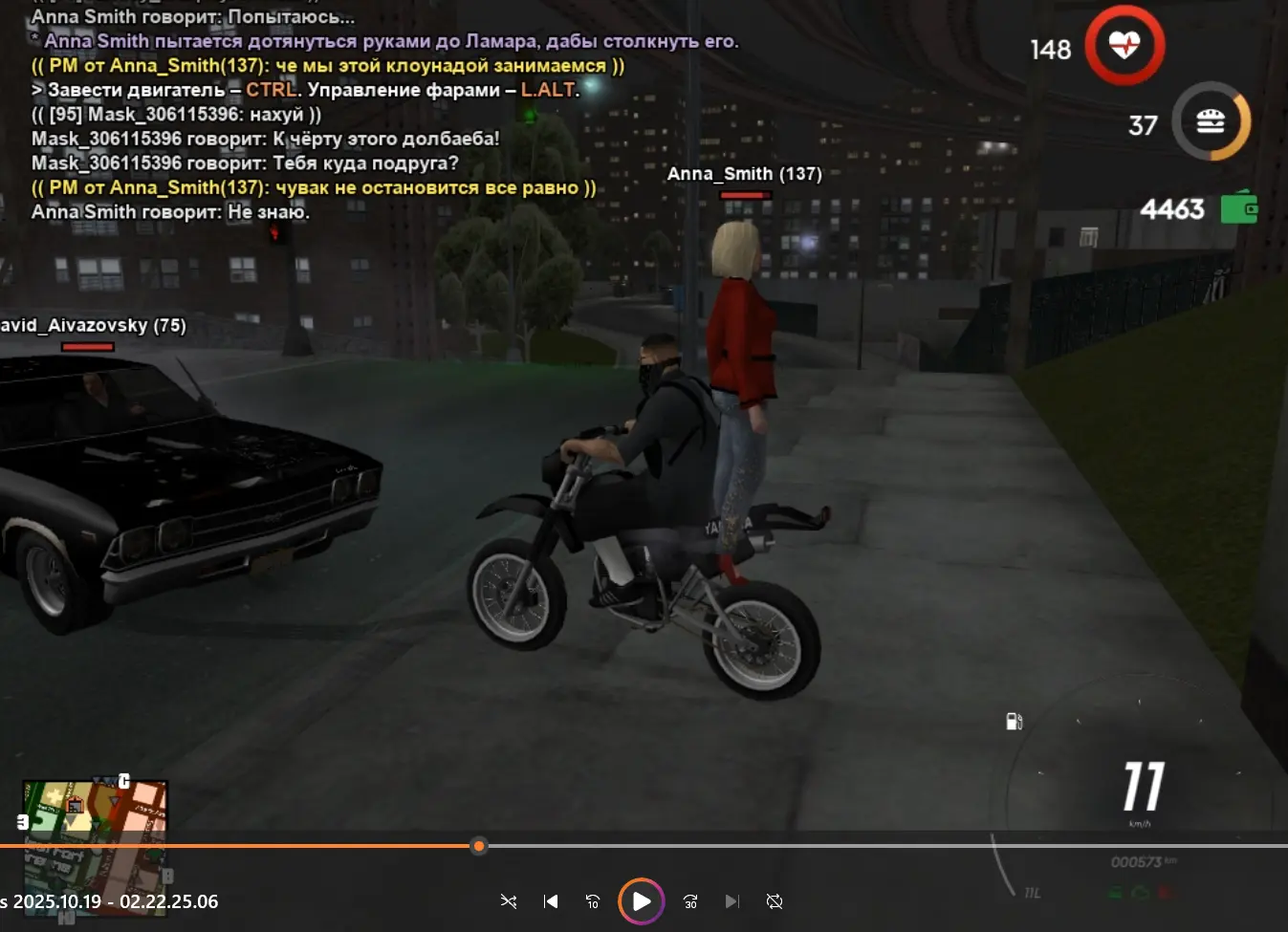
Task: Enable shuffle mode for playback
Action: (x=509, y=900)
